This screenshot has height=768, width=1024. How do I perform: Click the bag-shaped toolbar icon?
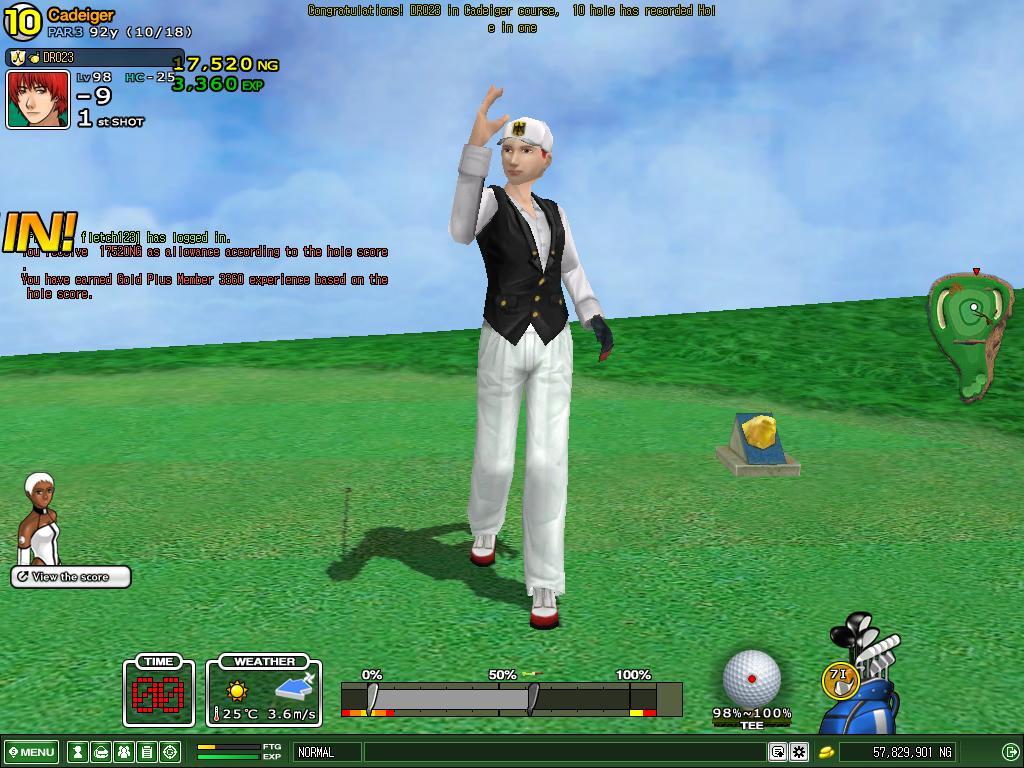101,752
